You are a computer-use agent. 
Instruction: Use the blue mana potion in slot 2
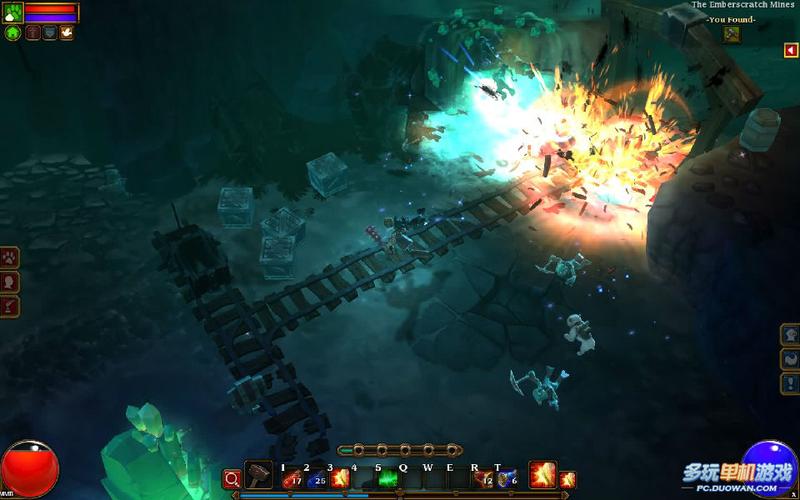coord(316,479)
